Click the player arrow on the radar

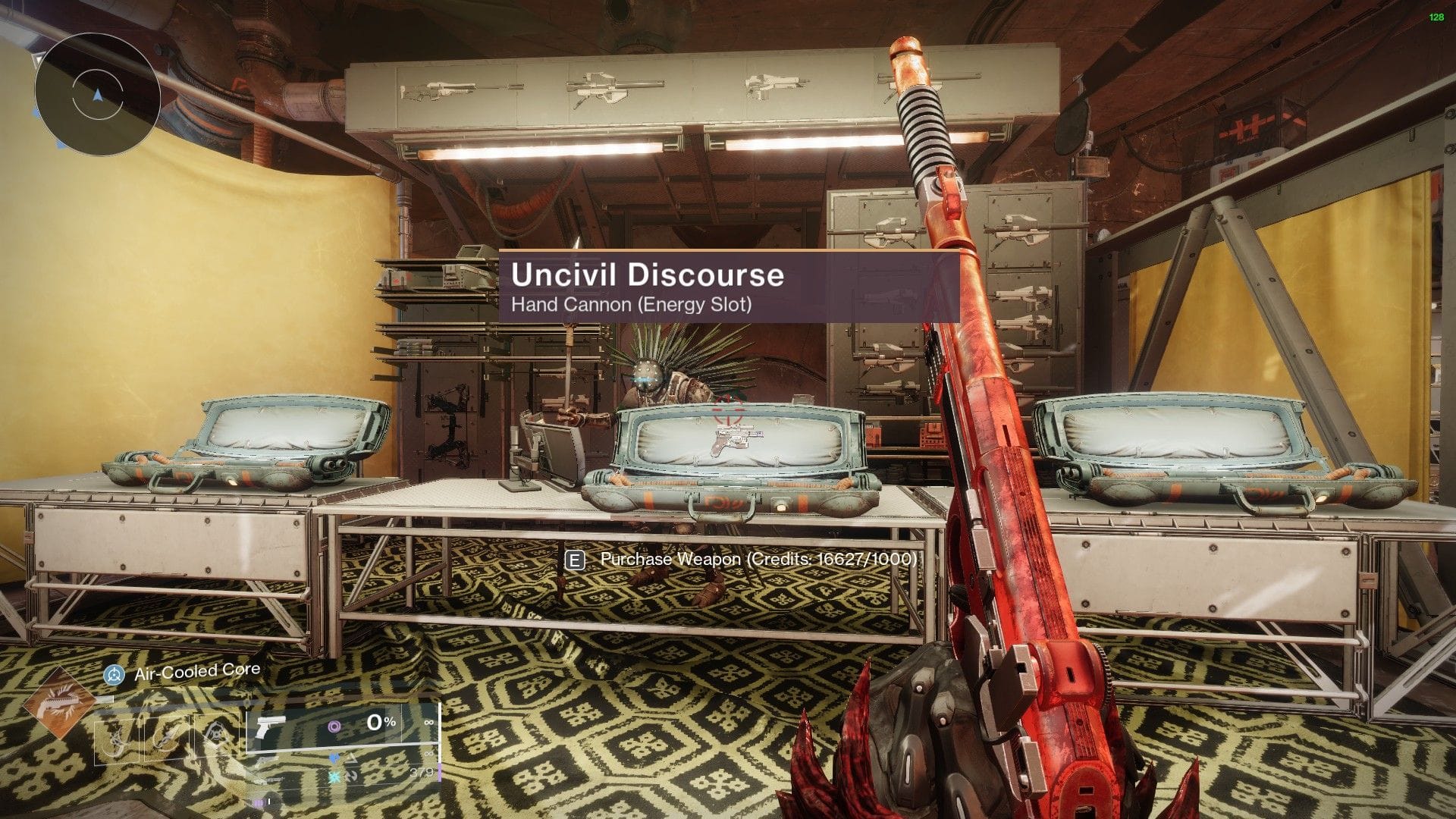pos(98,94)
